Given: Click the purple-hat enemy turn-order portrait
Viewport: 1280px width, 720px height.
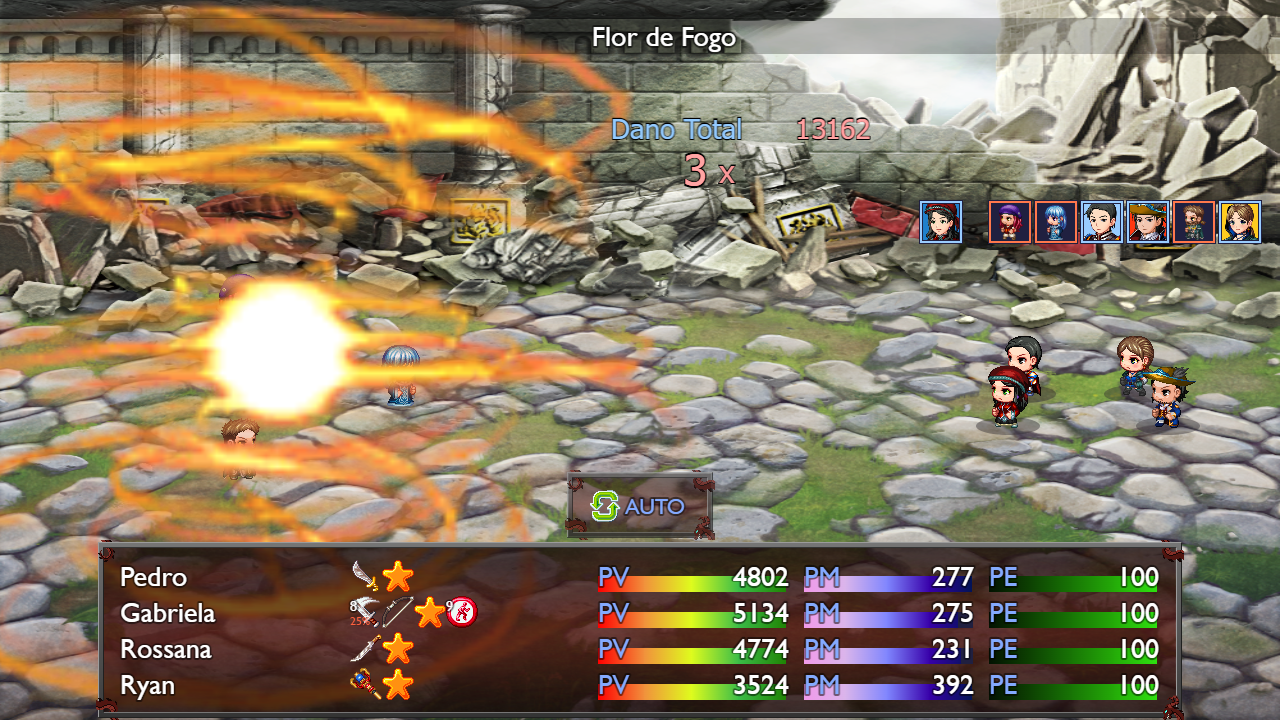Looking at the screenshot, I should click(x=1010, y=222).
